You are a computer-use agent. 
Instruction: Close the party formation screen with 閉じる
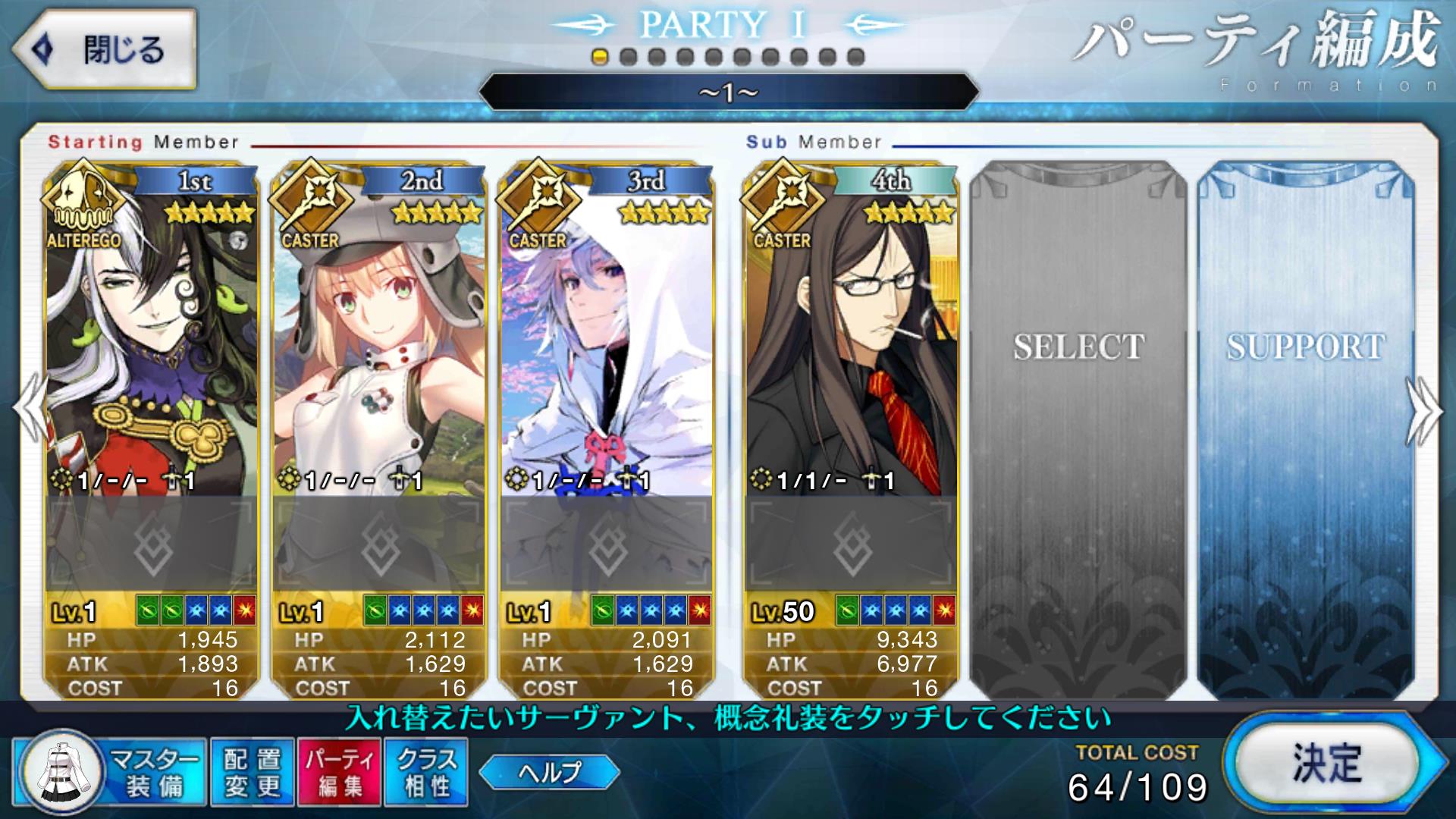pyautogui.click(x=104, y=50)
